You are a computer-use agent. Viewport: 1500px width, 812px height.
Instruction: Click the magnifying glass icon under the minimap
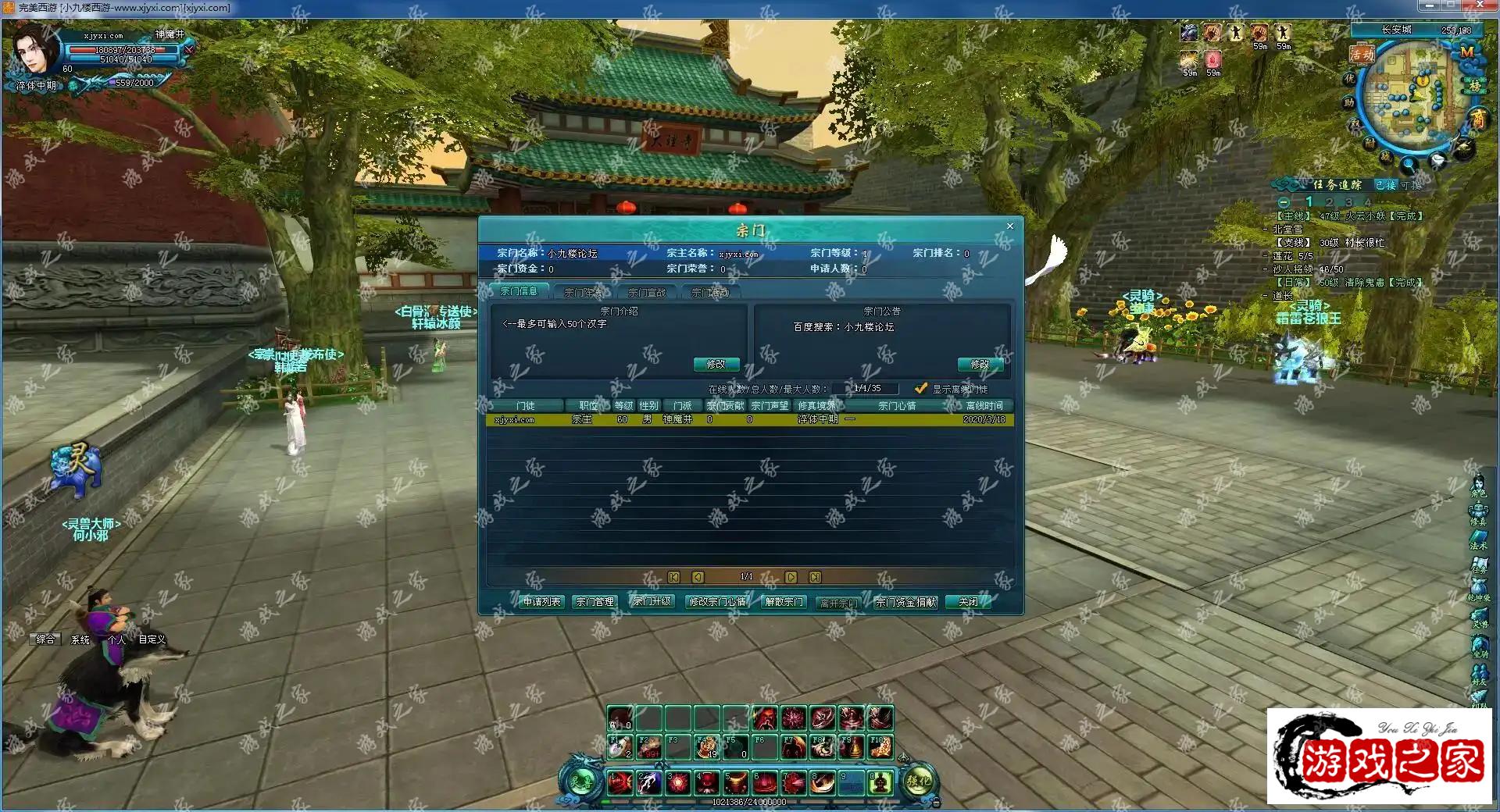coord(1409,165)
